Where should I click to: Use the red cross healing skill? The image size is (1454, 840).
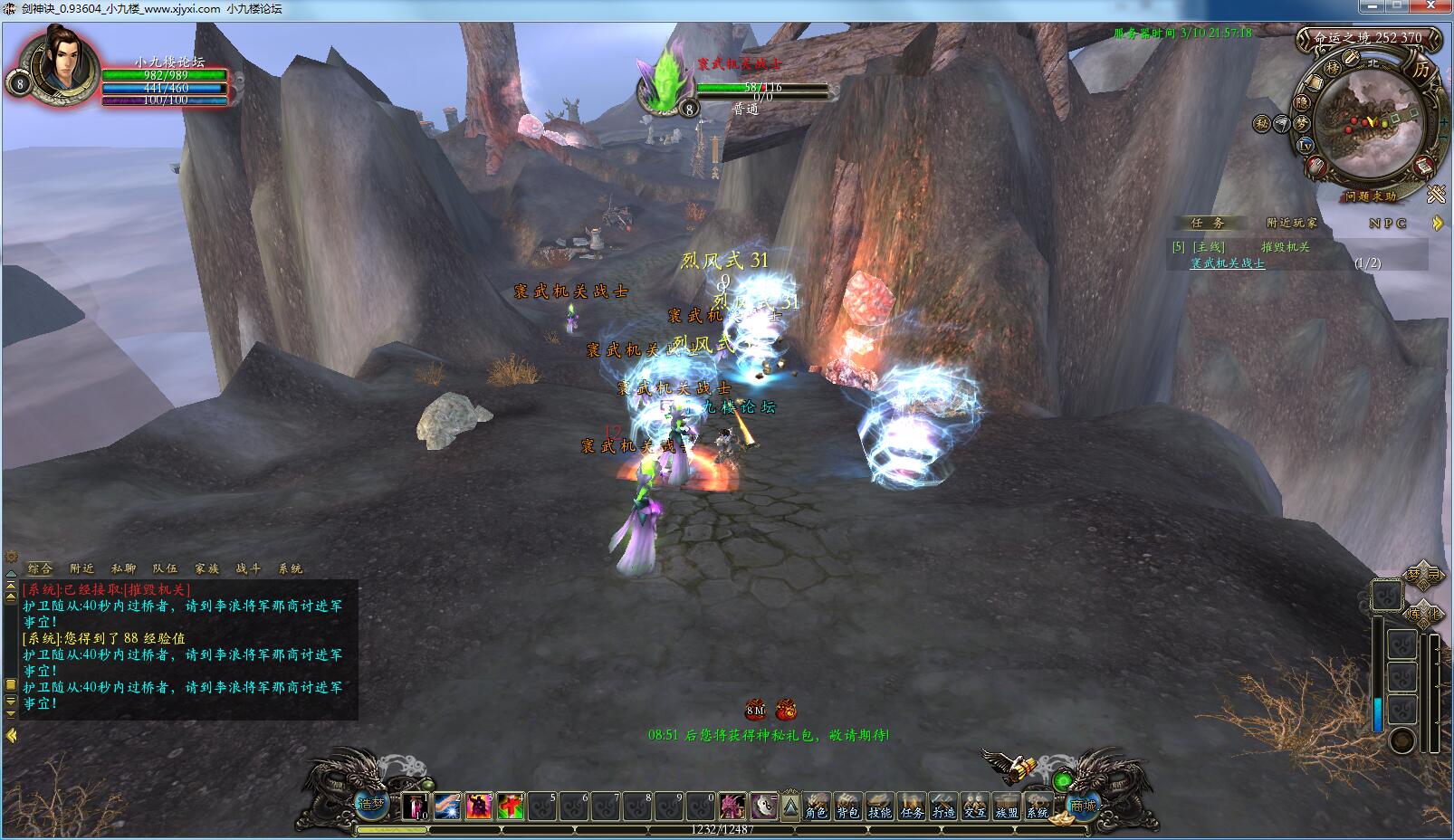coord(510,806)
